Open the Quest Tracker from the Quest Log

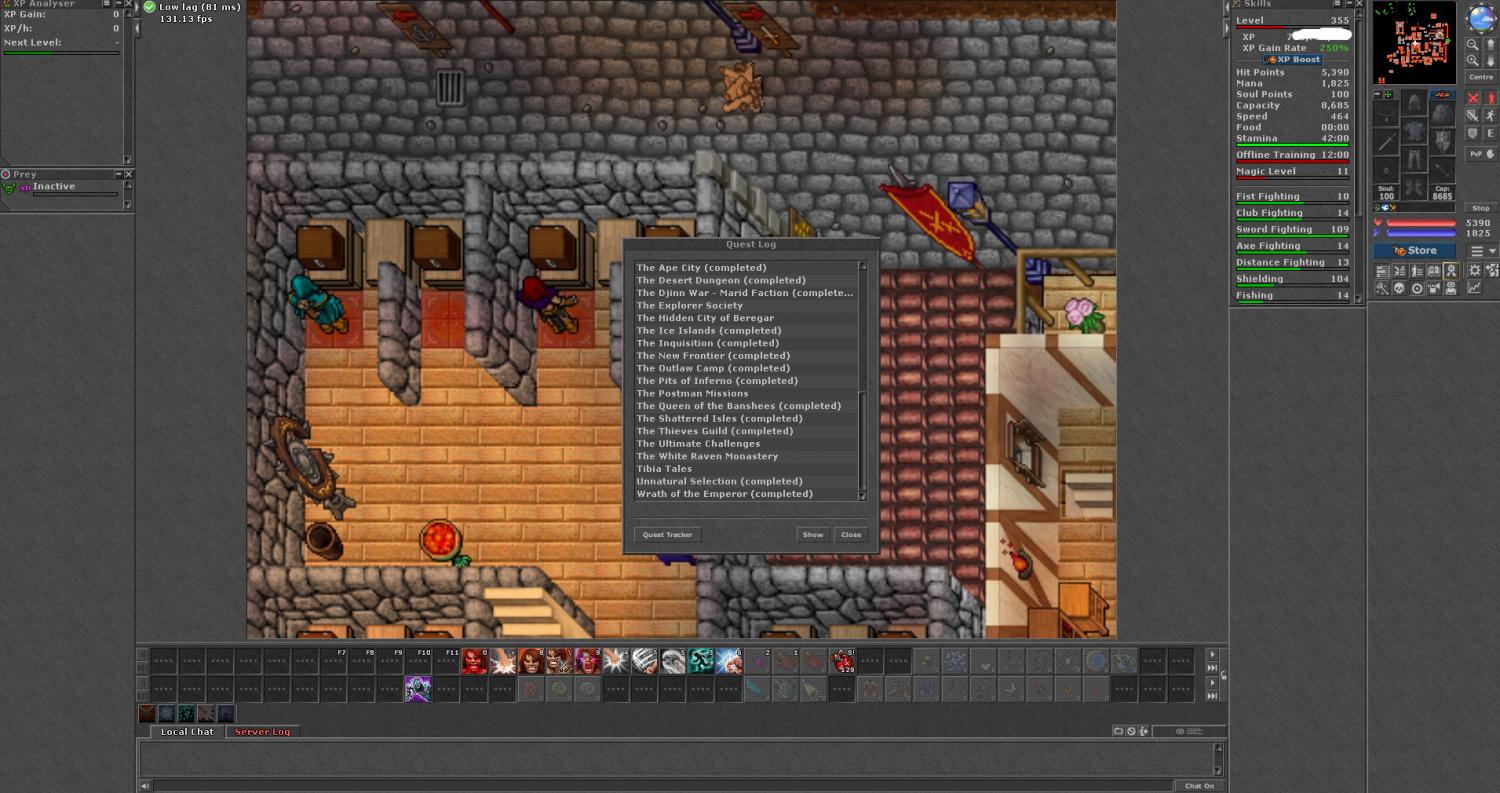[x=667, y=535]
